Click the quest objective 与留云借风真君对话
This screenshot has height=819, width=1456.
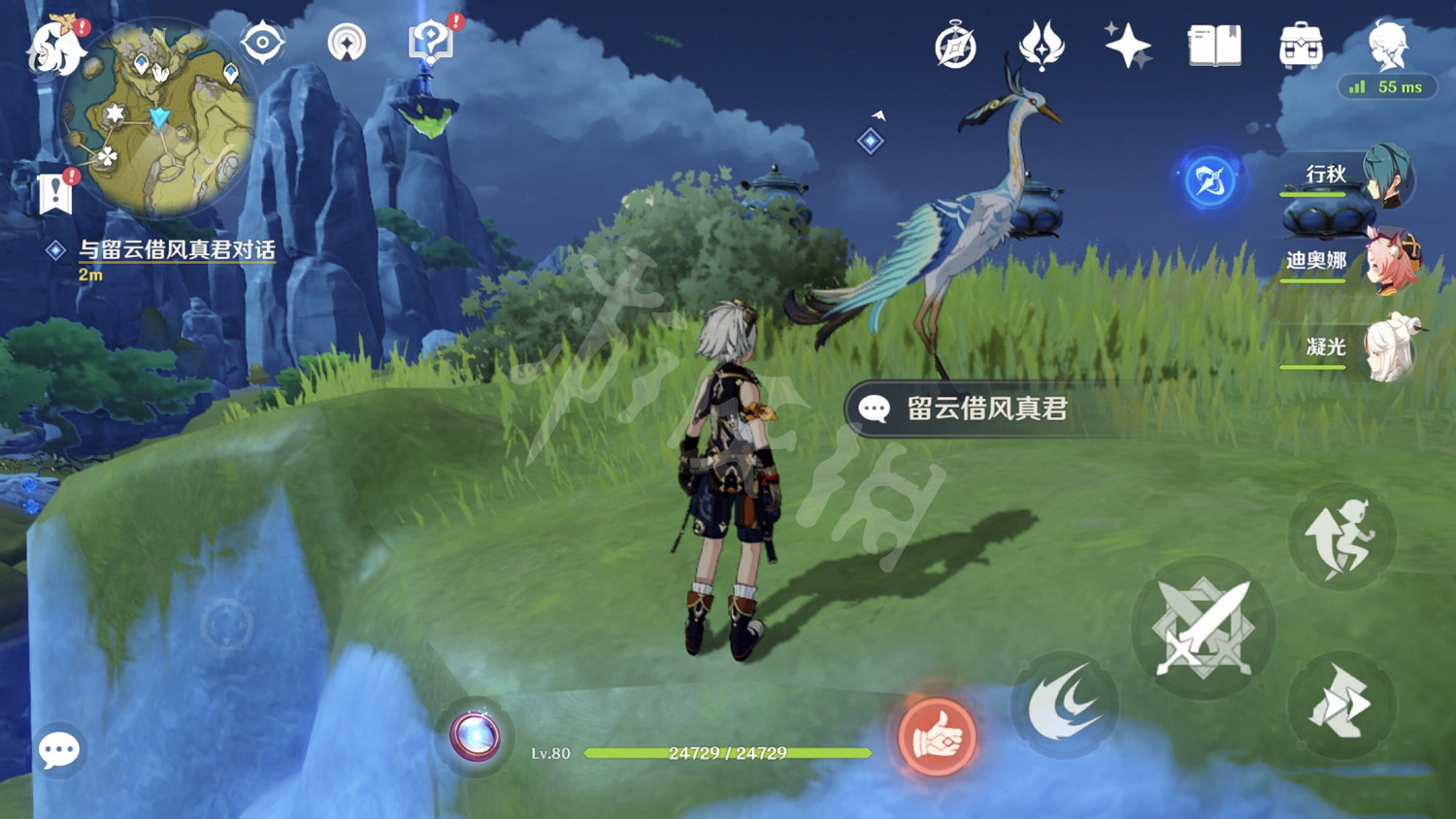(x=177, y=249)
